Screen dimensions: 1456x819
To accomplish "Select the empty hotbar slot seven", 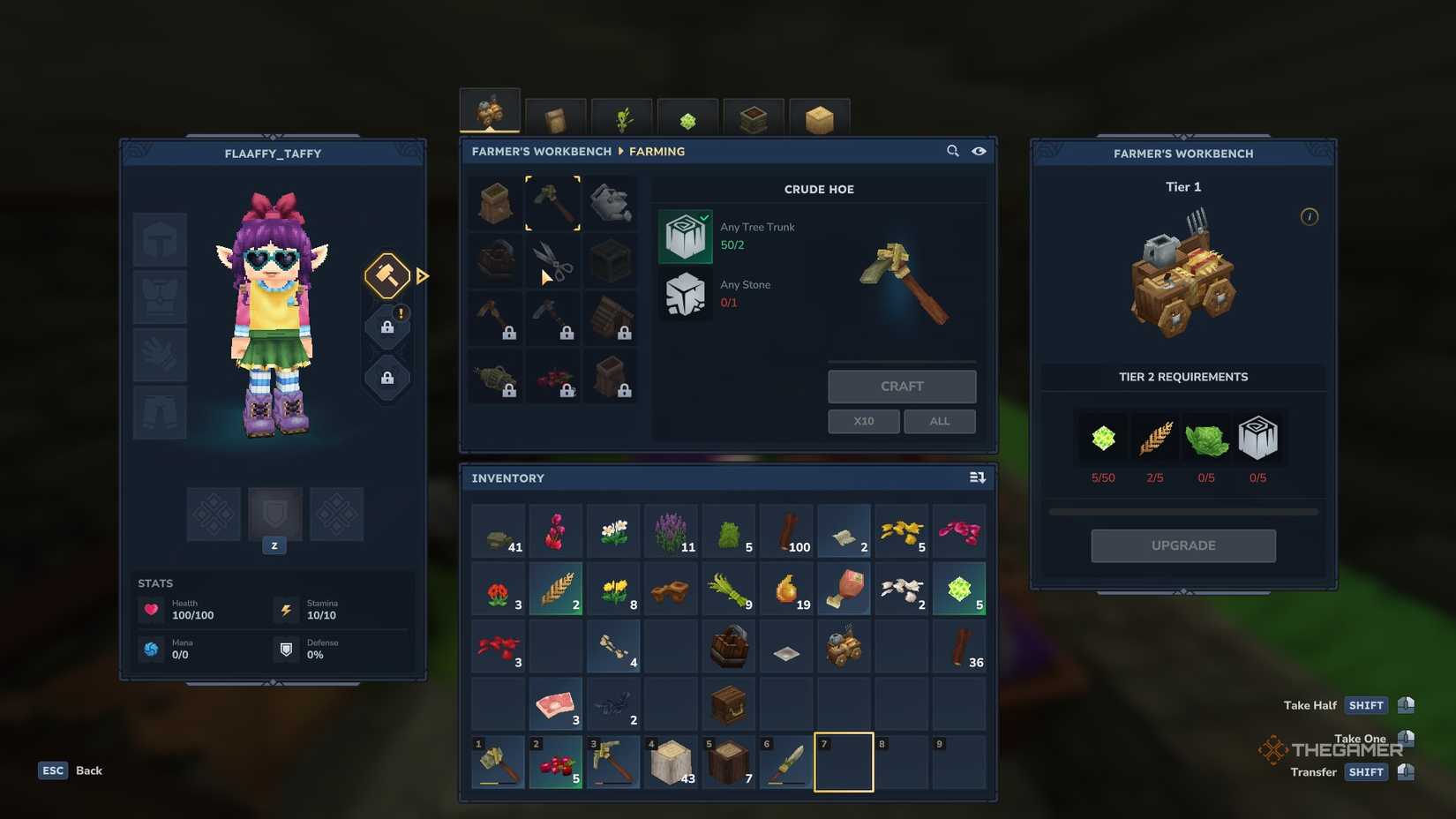I will coord(843,762).
